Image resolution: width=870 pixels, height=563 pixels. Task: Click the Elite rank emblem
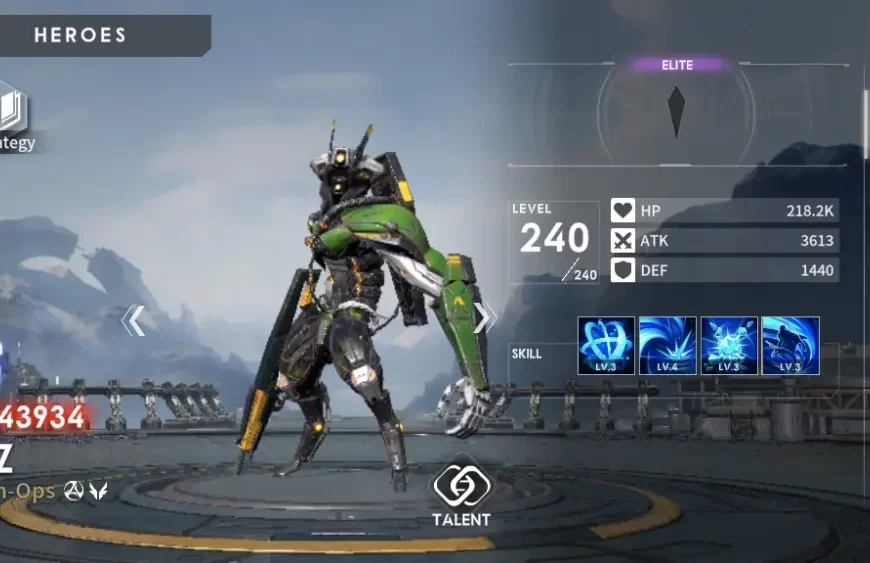tap(677, 112)
